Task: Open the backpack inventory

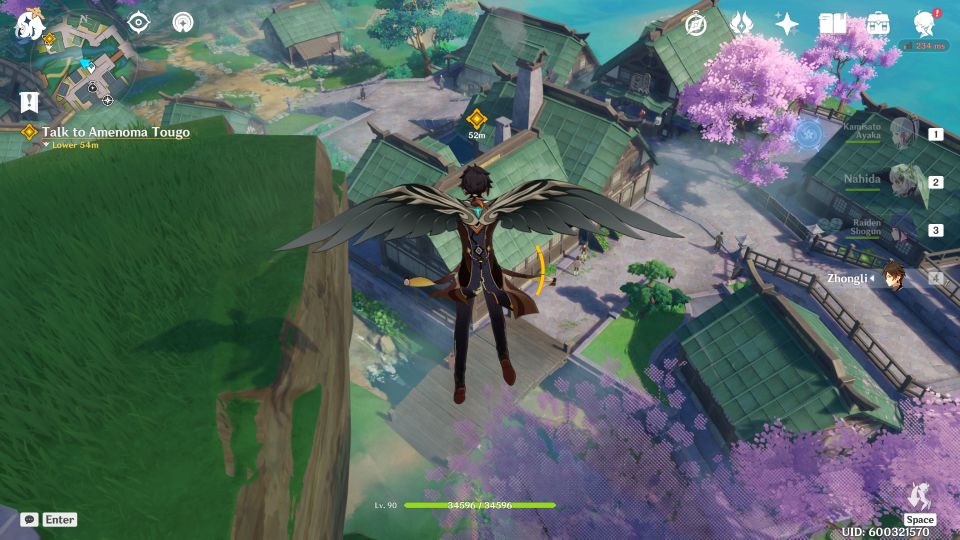Action: (x=878, y=25)
